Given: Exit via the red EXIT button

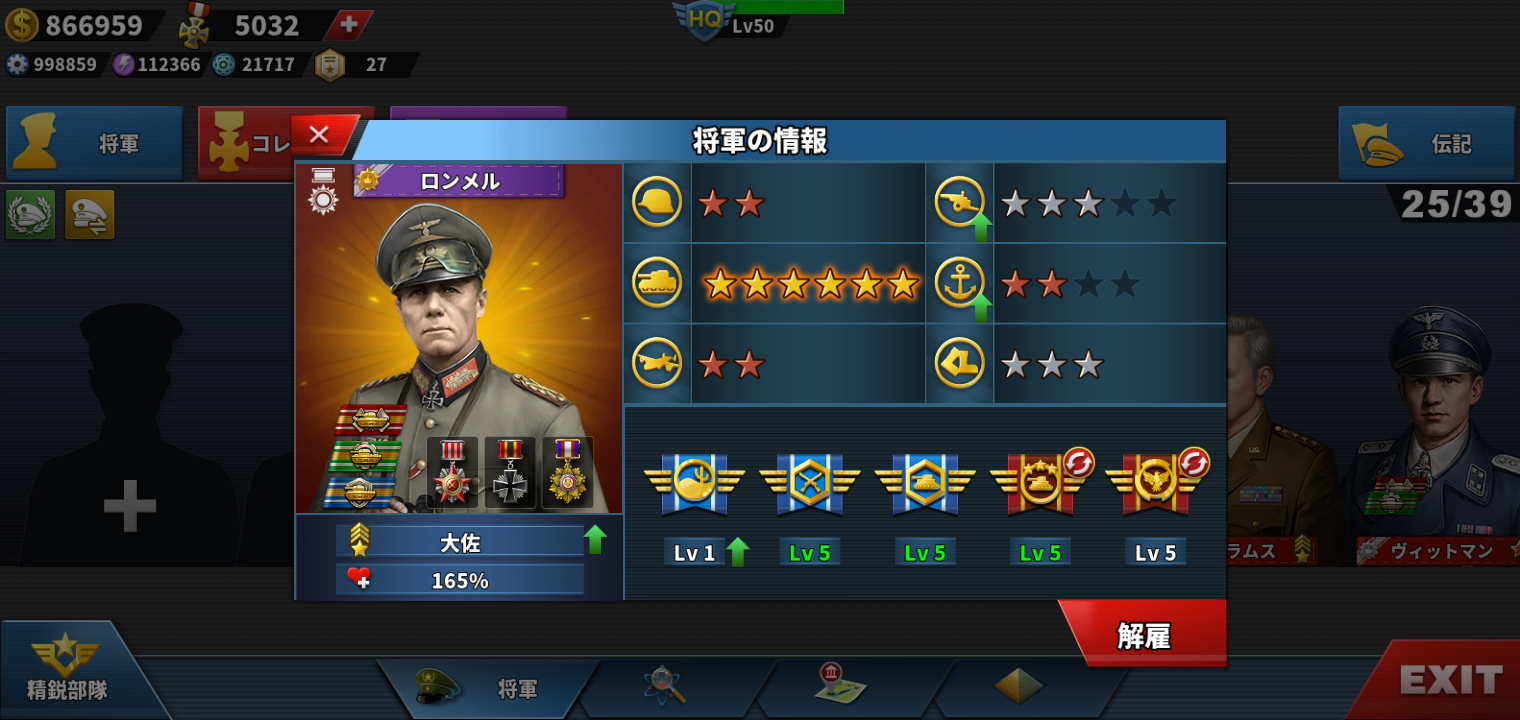Looking at the screenshot, I should 1451,681.
